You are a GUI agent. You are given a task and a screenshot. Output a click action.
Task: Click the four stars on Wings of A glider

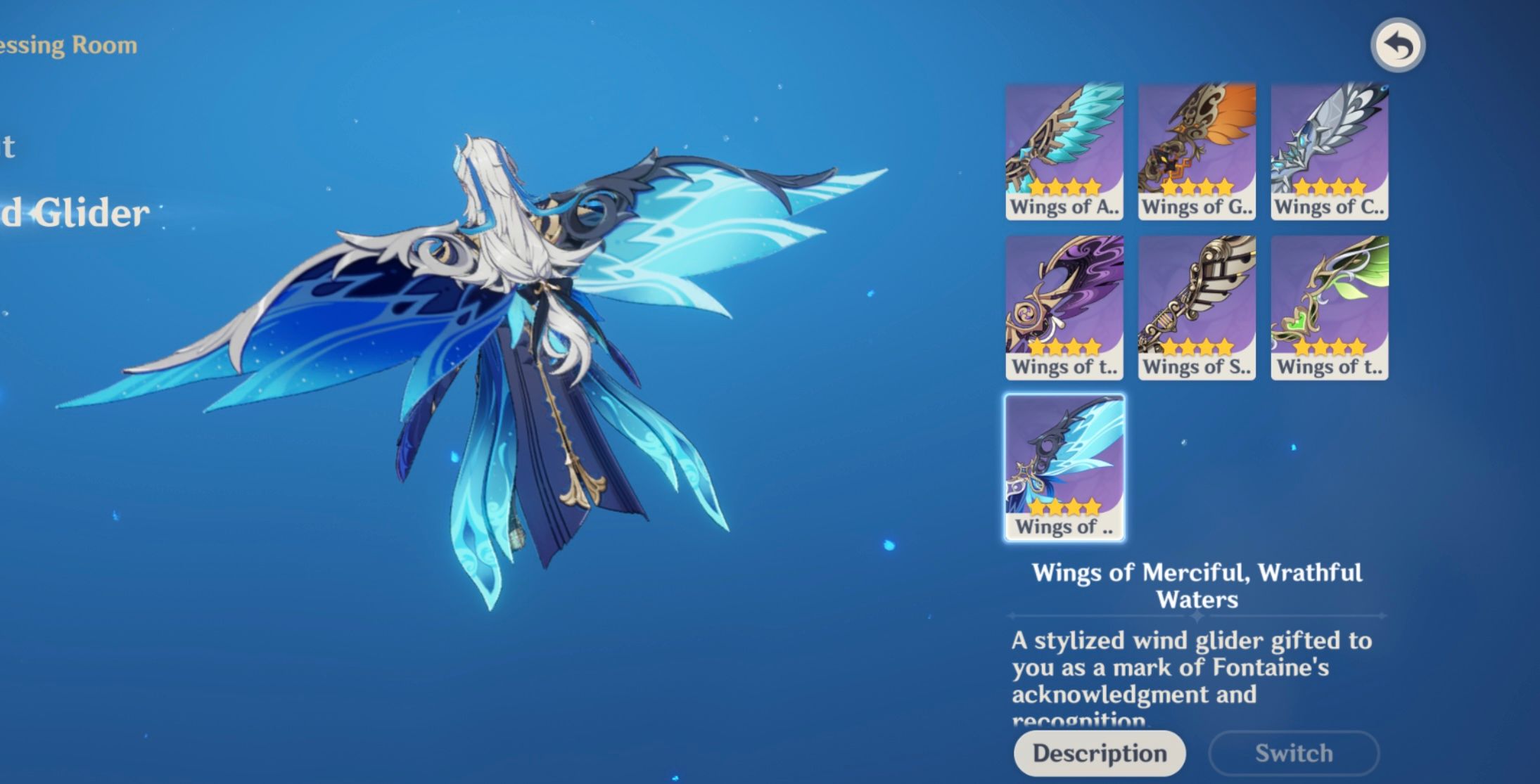(1064, 186)
